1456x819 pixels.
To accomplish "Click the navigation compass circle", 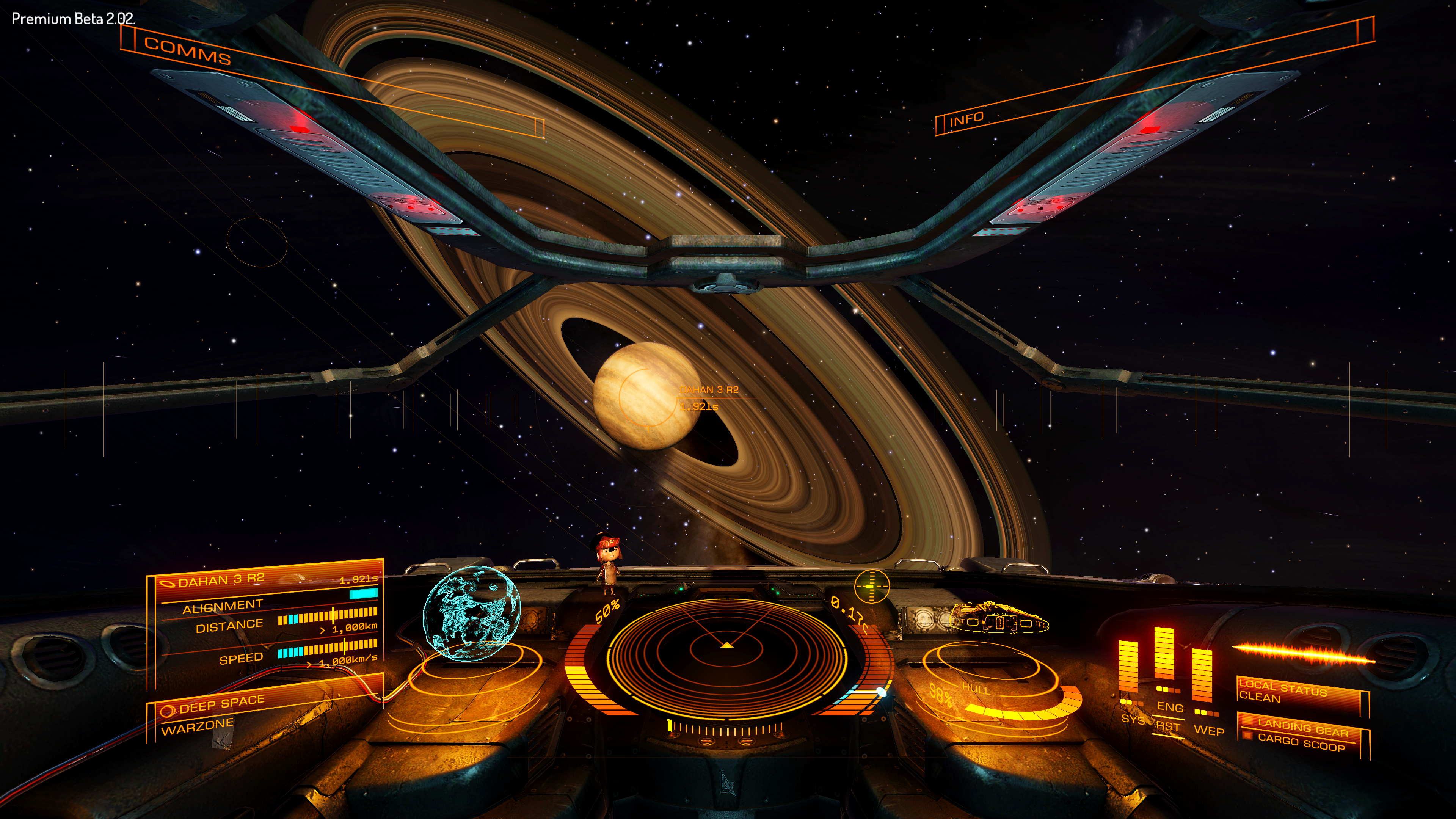I will click(x=872, y=586).
